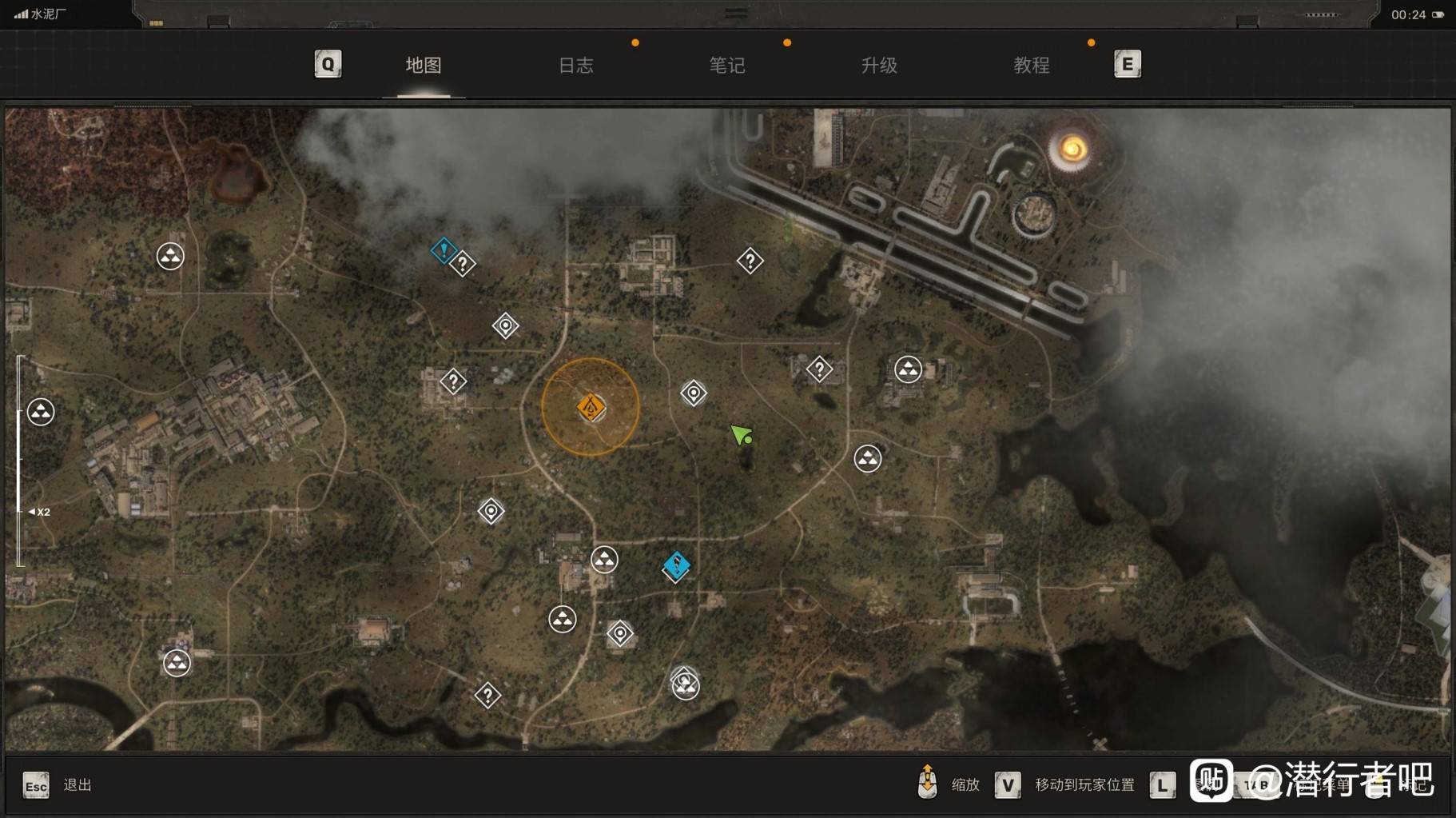1456x818 pixels.
Task: Click the blue exclamation mark map marker
Action: click(x=444, y=250)
